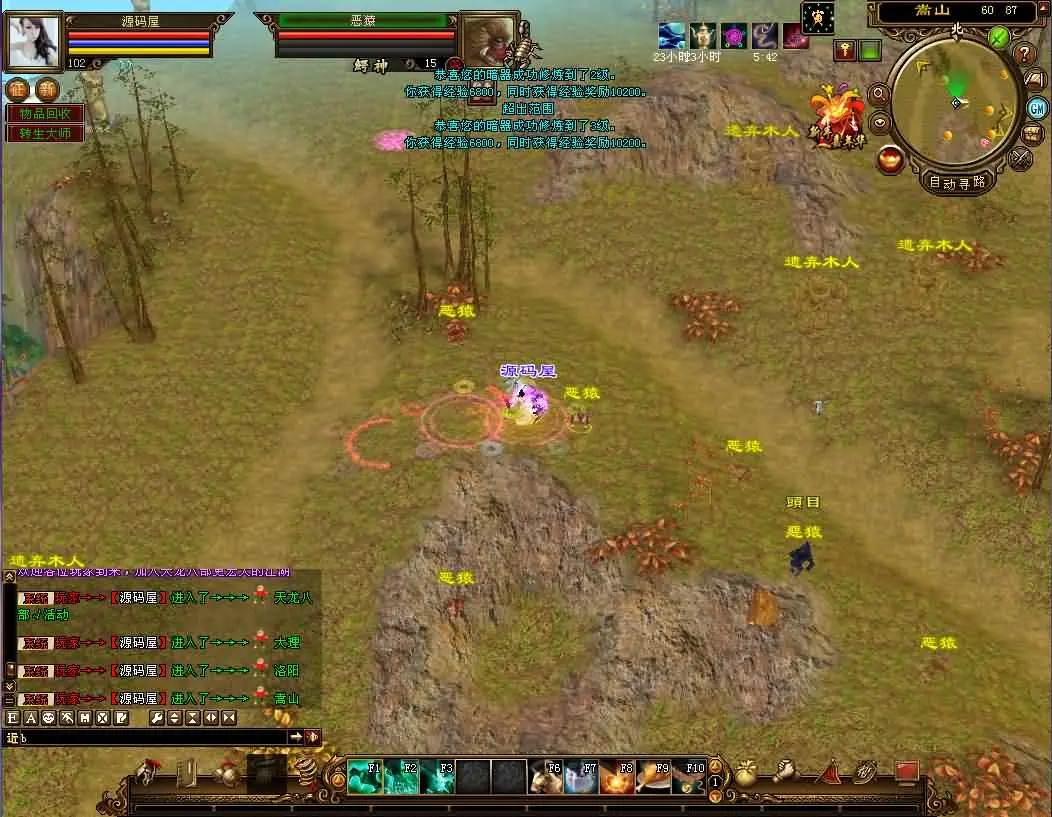The width and height of the screenshot is (1052, 817).
Task: Click the blue GM button
Action: 1037,107
